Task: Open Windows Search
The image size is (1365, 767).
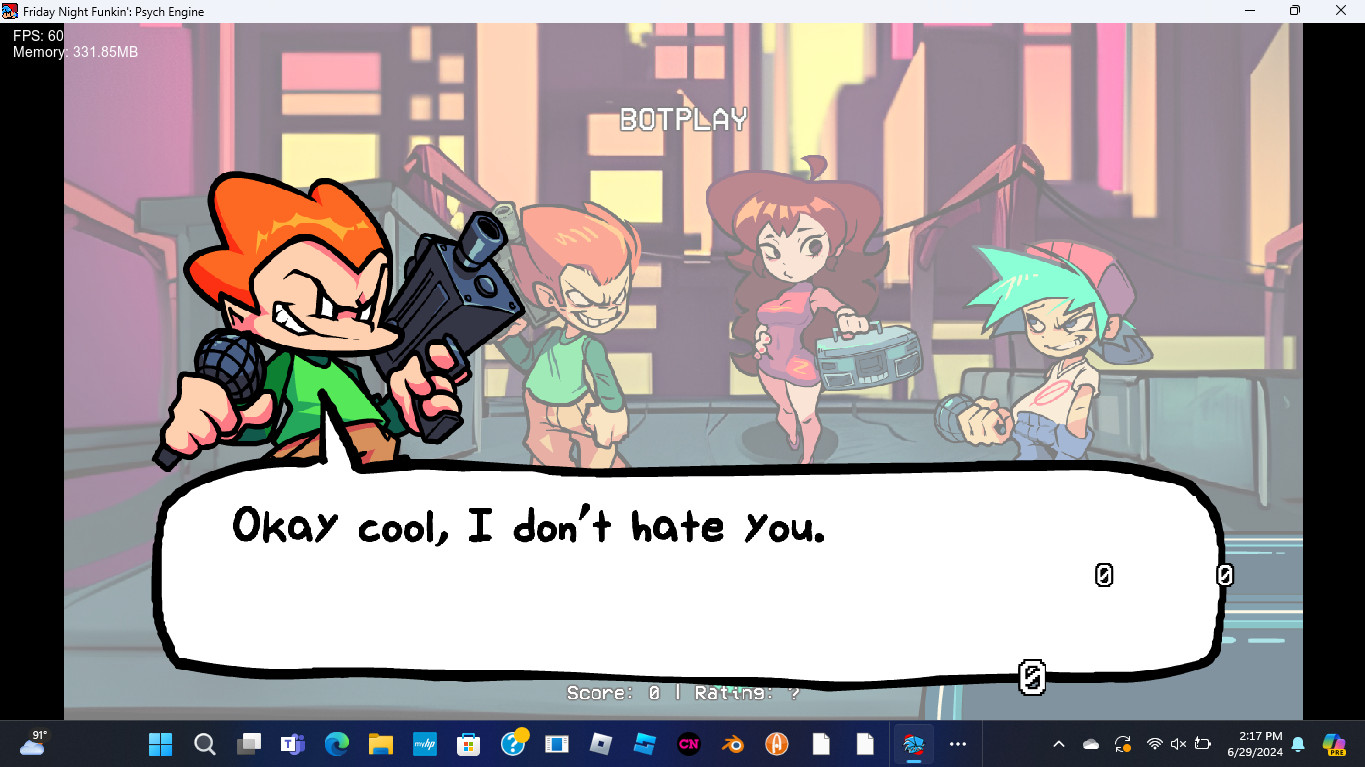Action: click(204, 744)
